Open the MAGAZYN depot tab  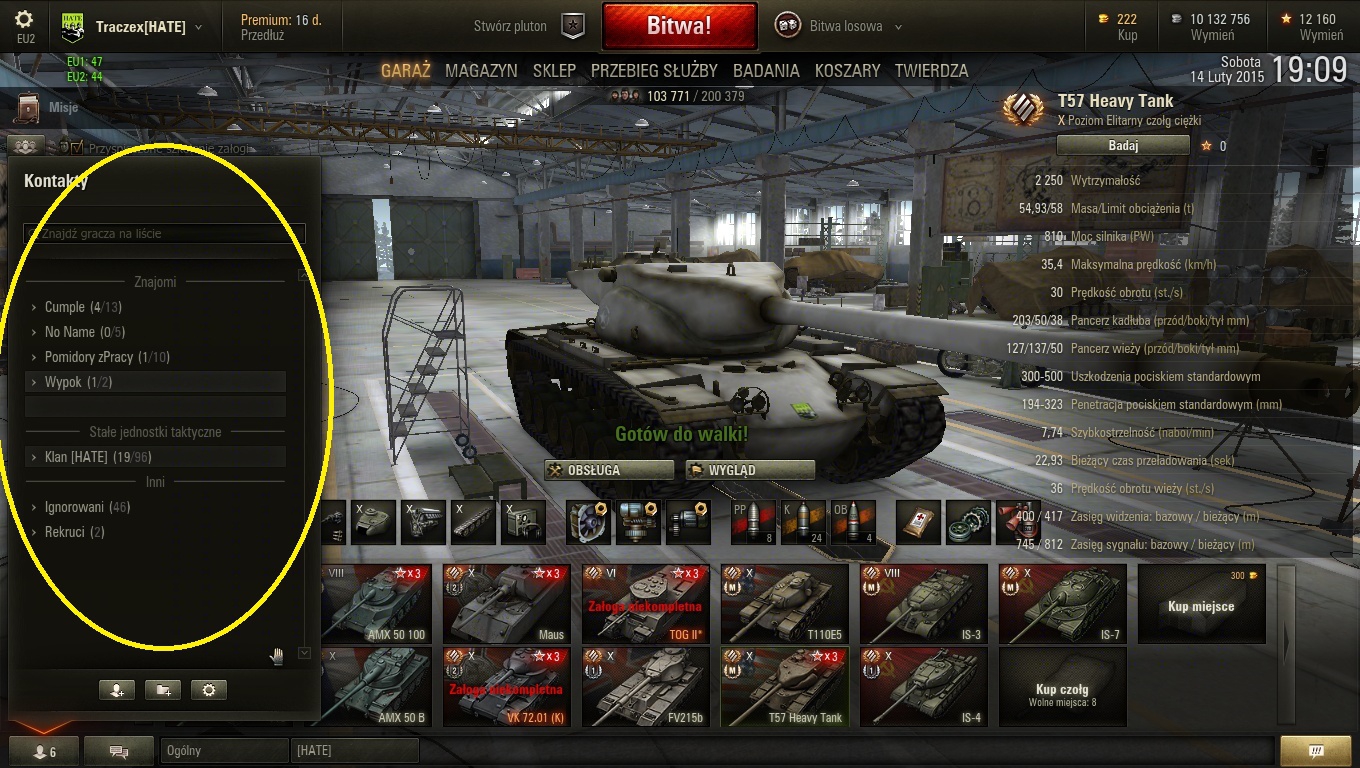(481, 71)
